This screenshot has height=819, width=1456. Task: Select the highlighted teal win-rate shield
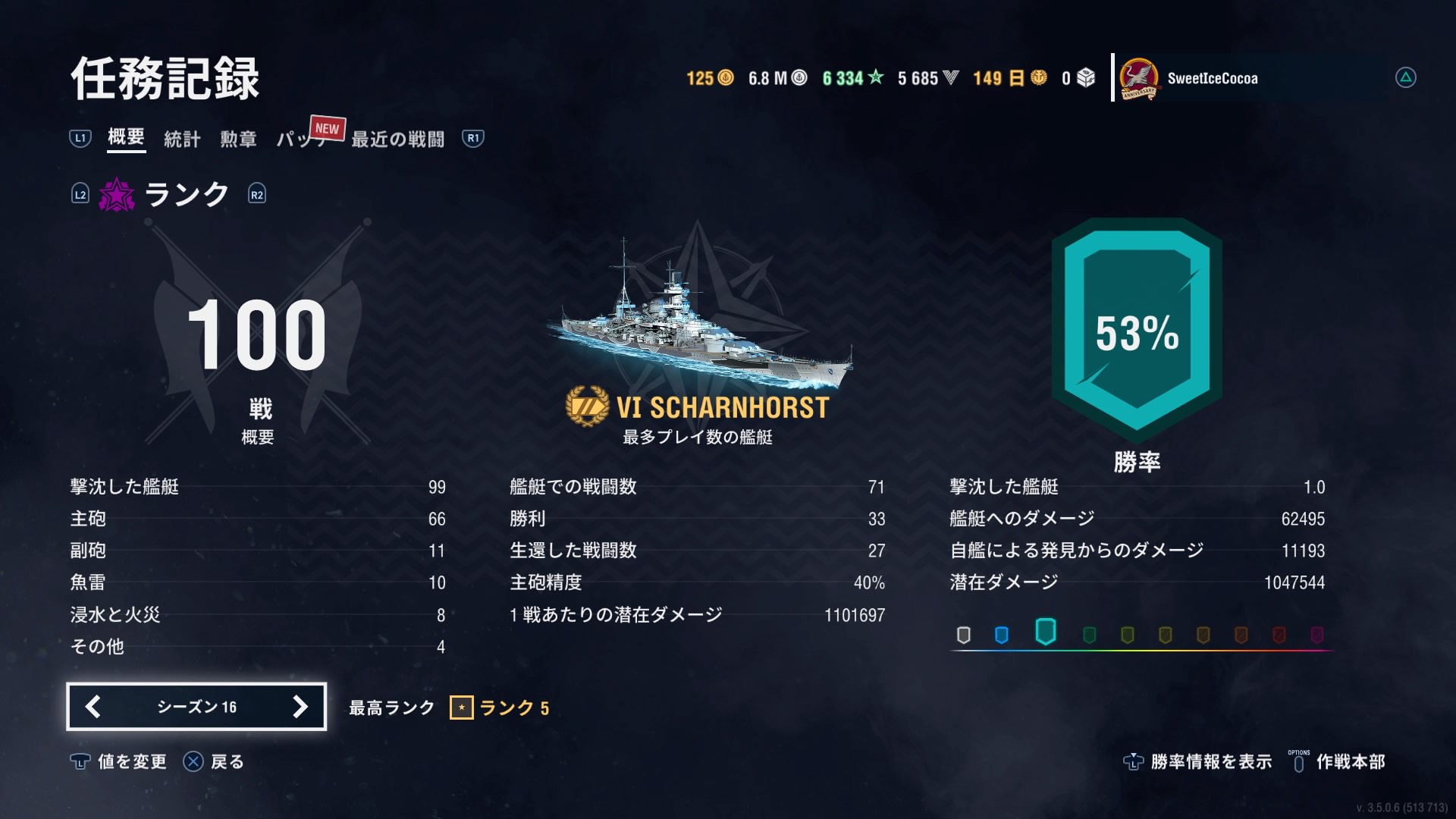click(x=1045, y=632)
